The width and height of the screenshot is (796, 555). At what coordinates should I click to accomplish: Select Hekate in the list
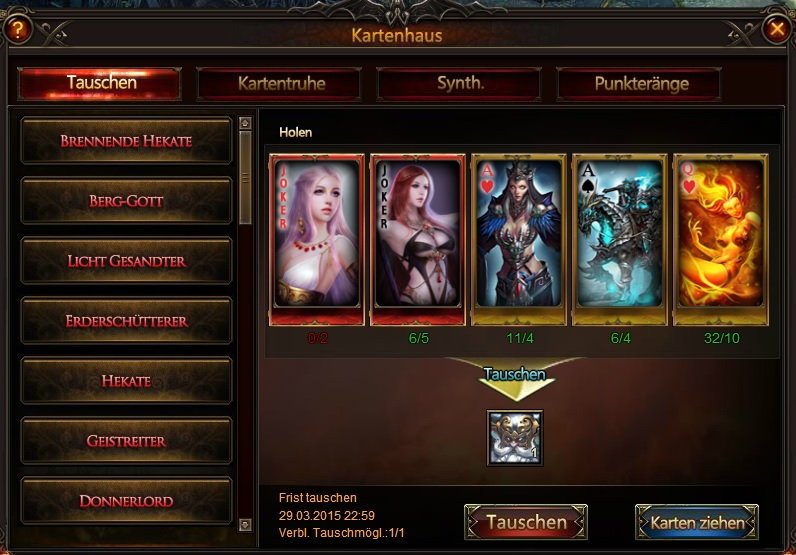(x=126, y=381)
